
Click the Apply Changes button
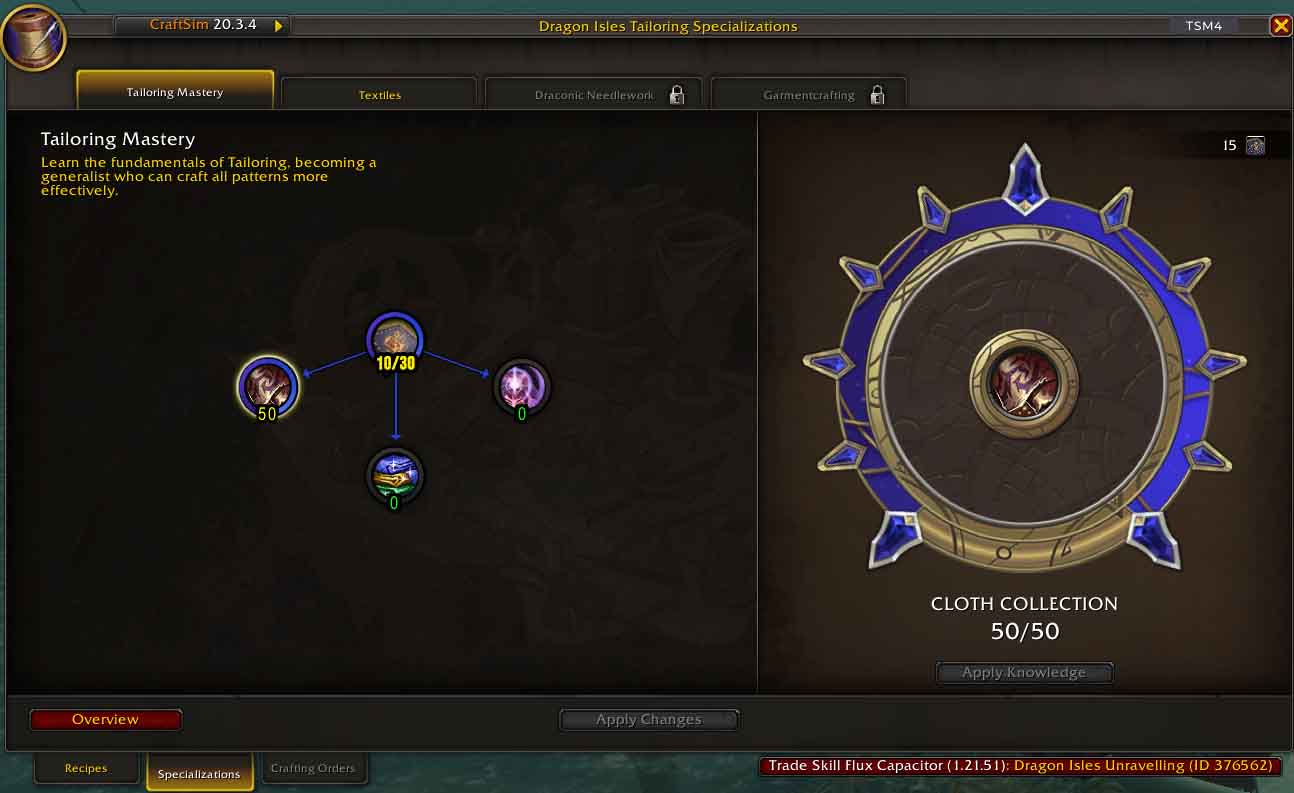[x=649, y=720]
